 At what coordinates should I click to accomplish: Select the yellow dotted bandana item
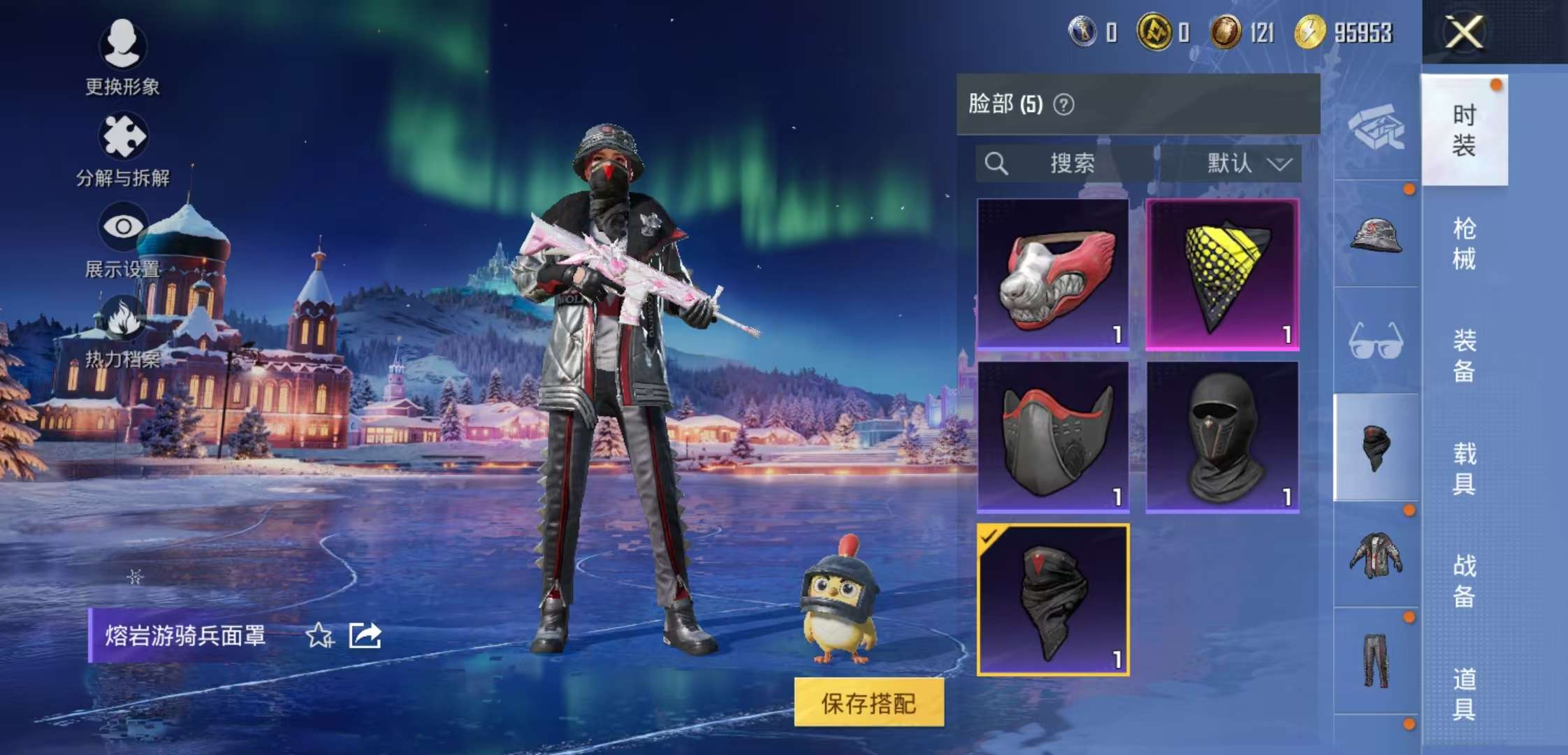coord(1222,273)
